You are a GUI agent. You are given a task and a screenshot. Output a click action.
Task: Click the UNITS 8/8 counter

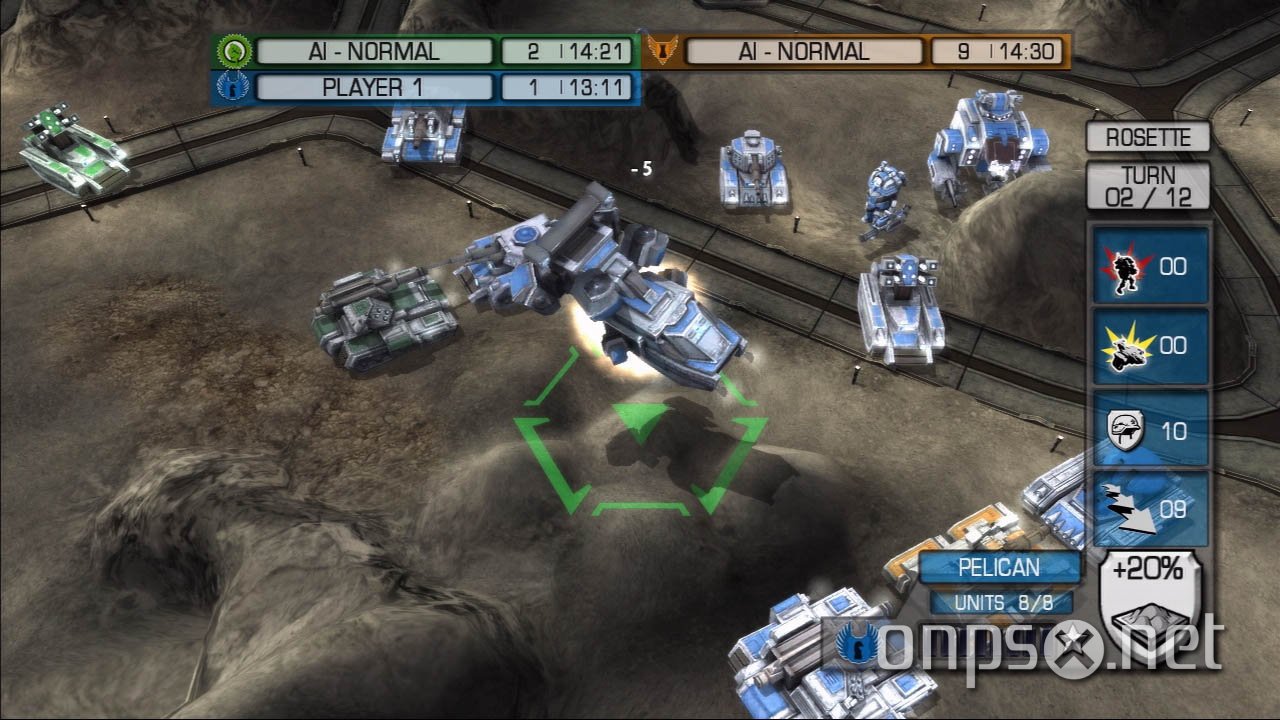tap(1003, 602)
